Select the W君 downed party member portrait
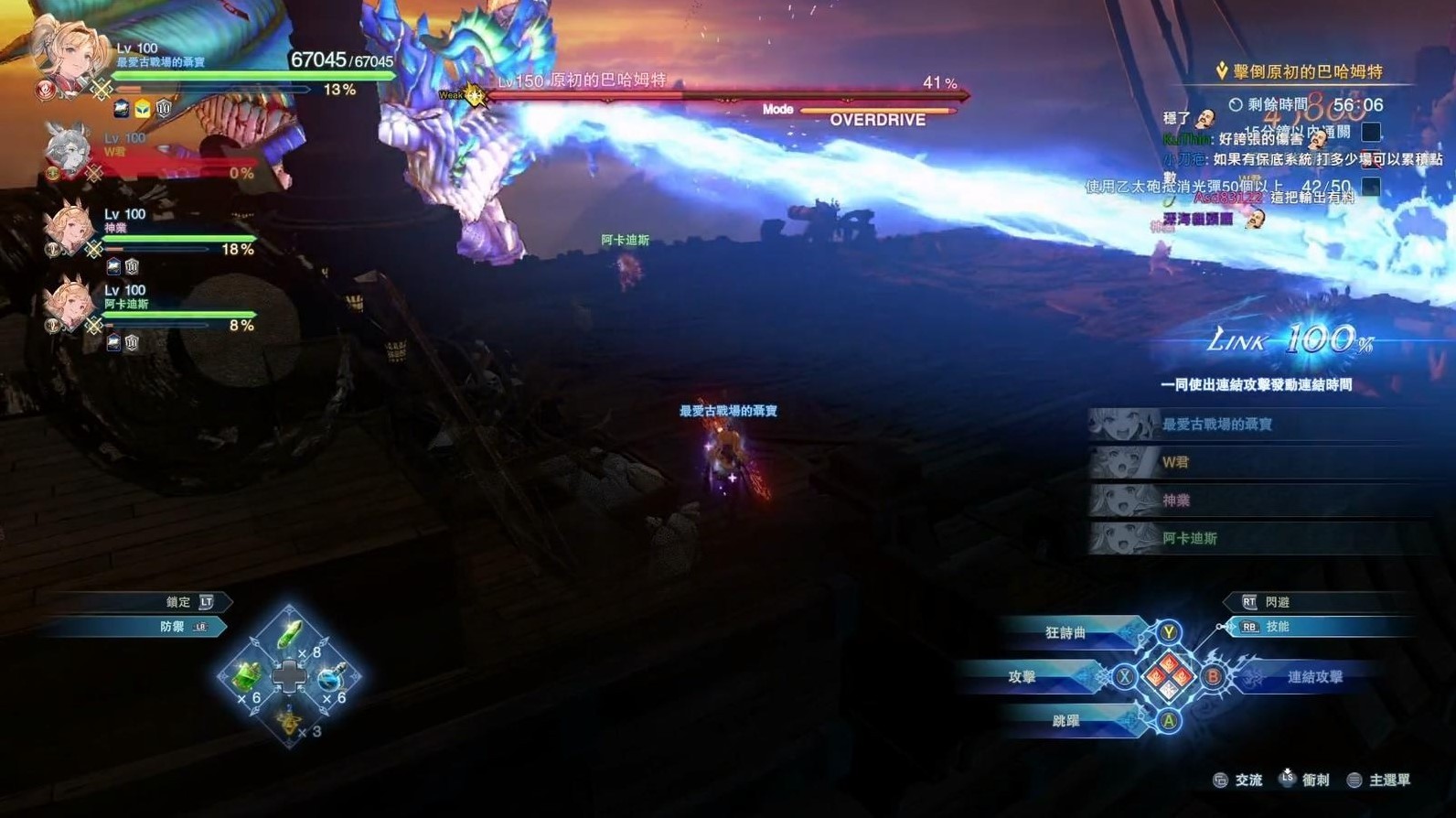Image resolution: width=1456 pixels, height=818 pixels. coord(66,150)
